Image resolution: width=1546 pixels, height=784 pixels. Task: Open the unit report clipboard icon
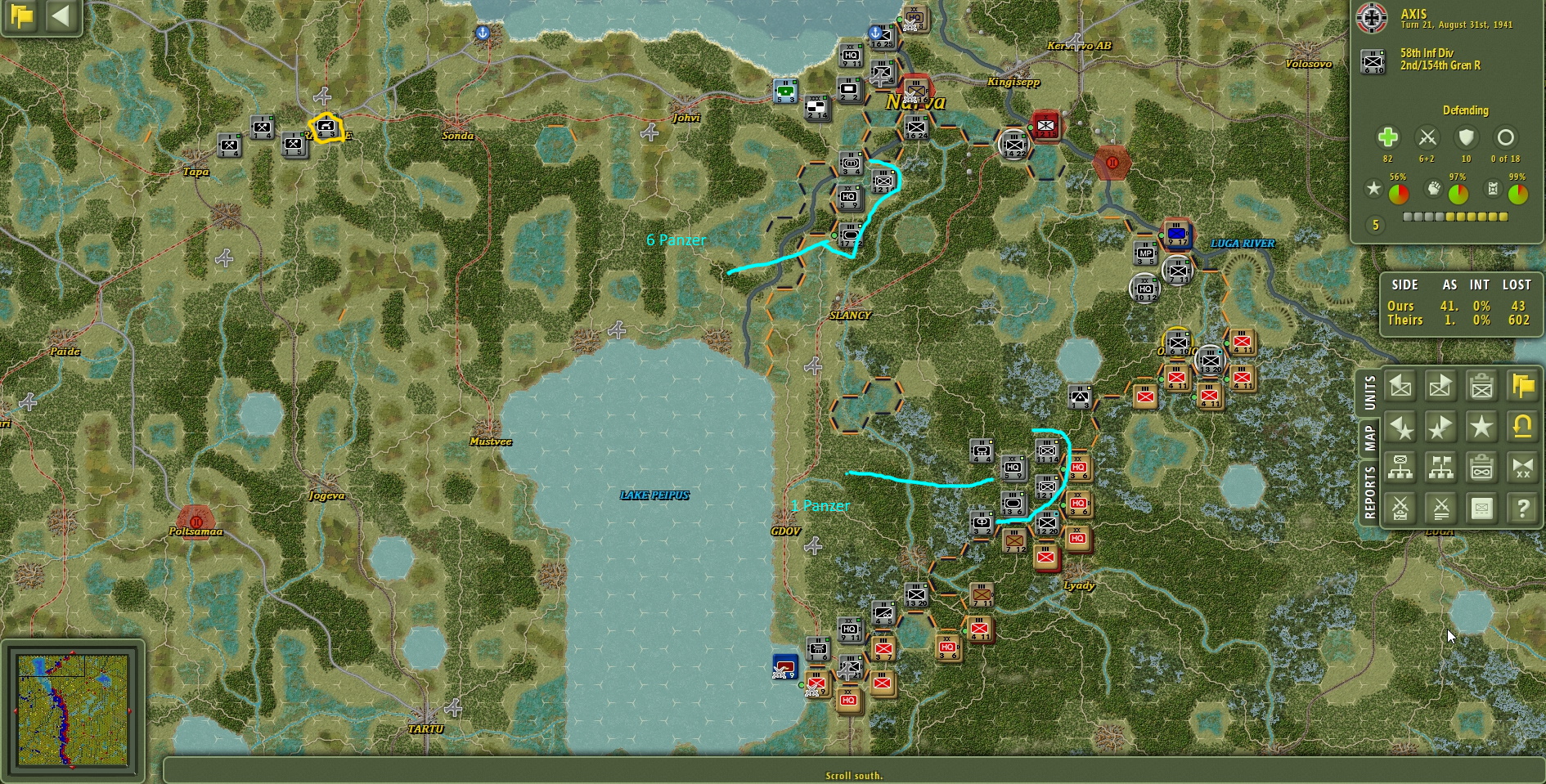(1483, 386)
